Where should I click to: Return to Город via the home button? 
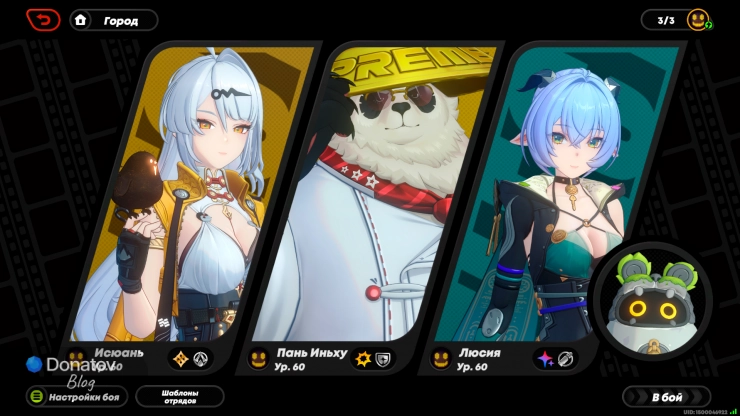click(x=113, y=20)
